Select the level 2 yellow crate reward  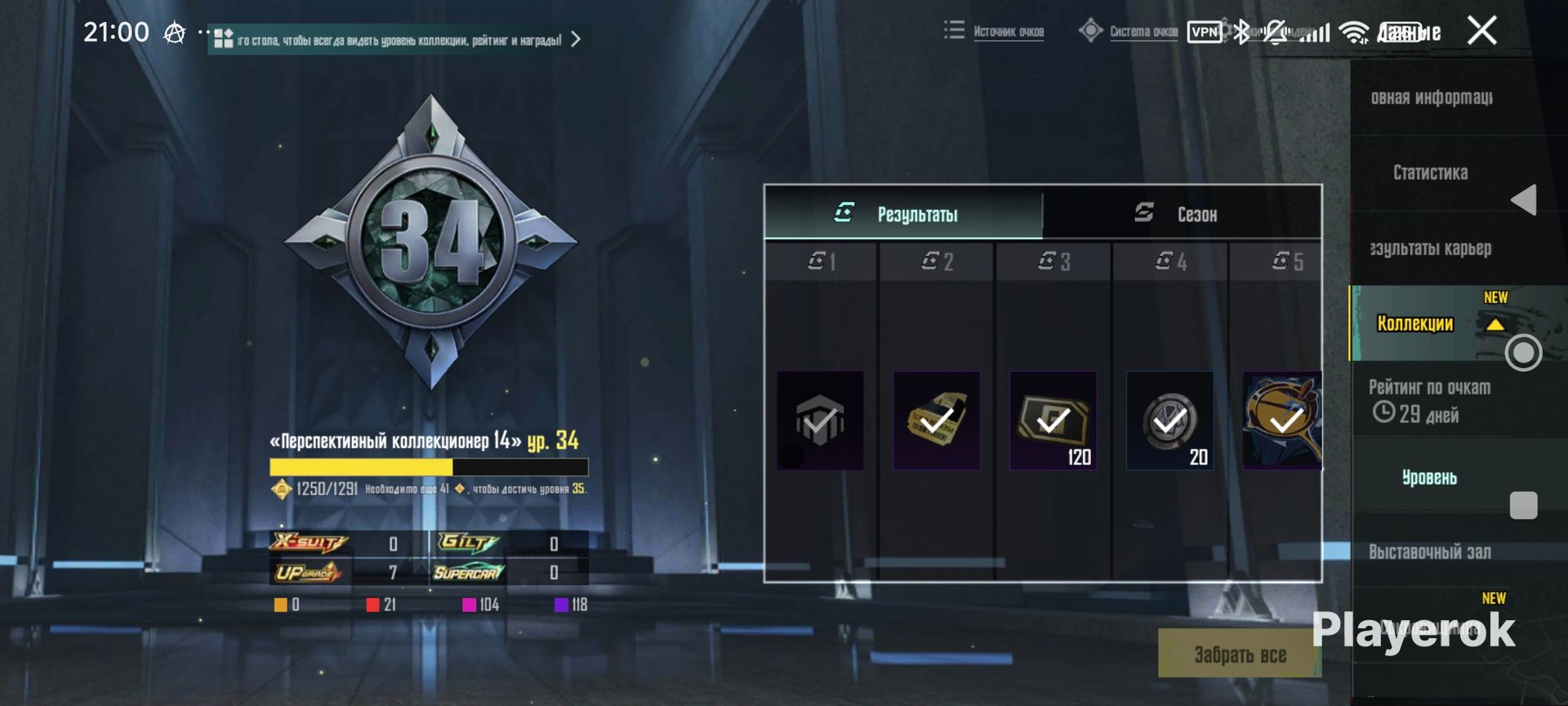click(936, 421)
